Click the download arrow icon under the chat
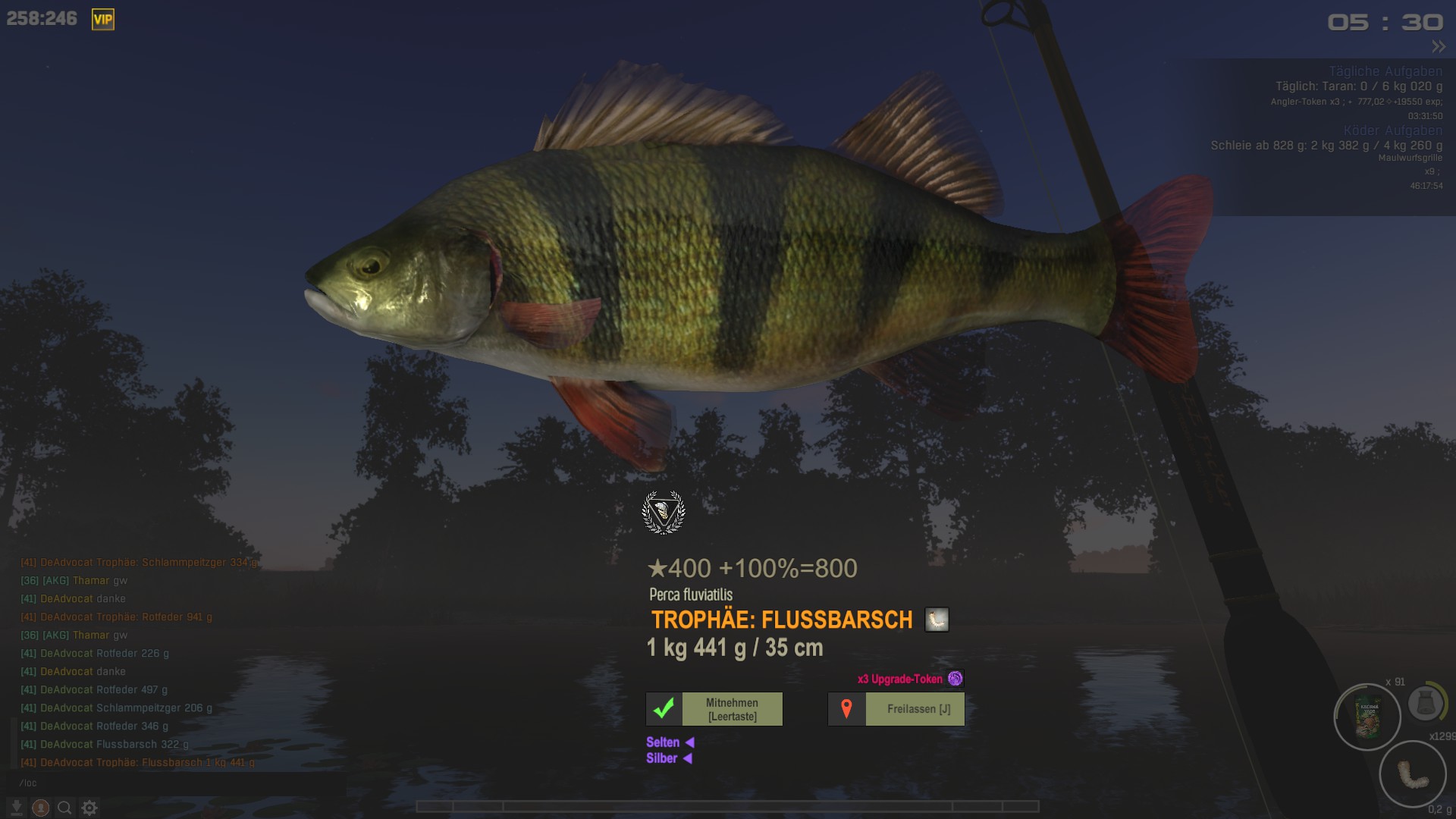 16,808
